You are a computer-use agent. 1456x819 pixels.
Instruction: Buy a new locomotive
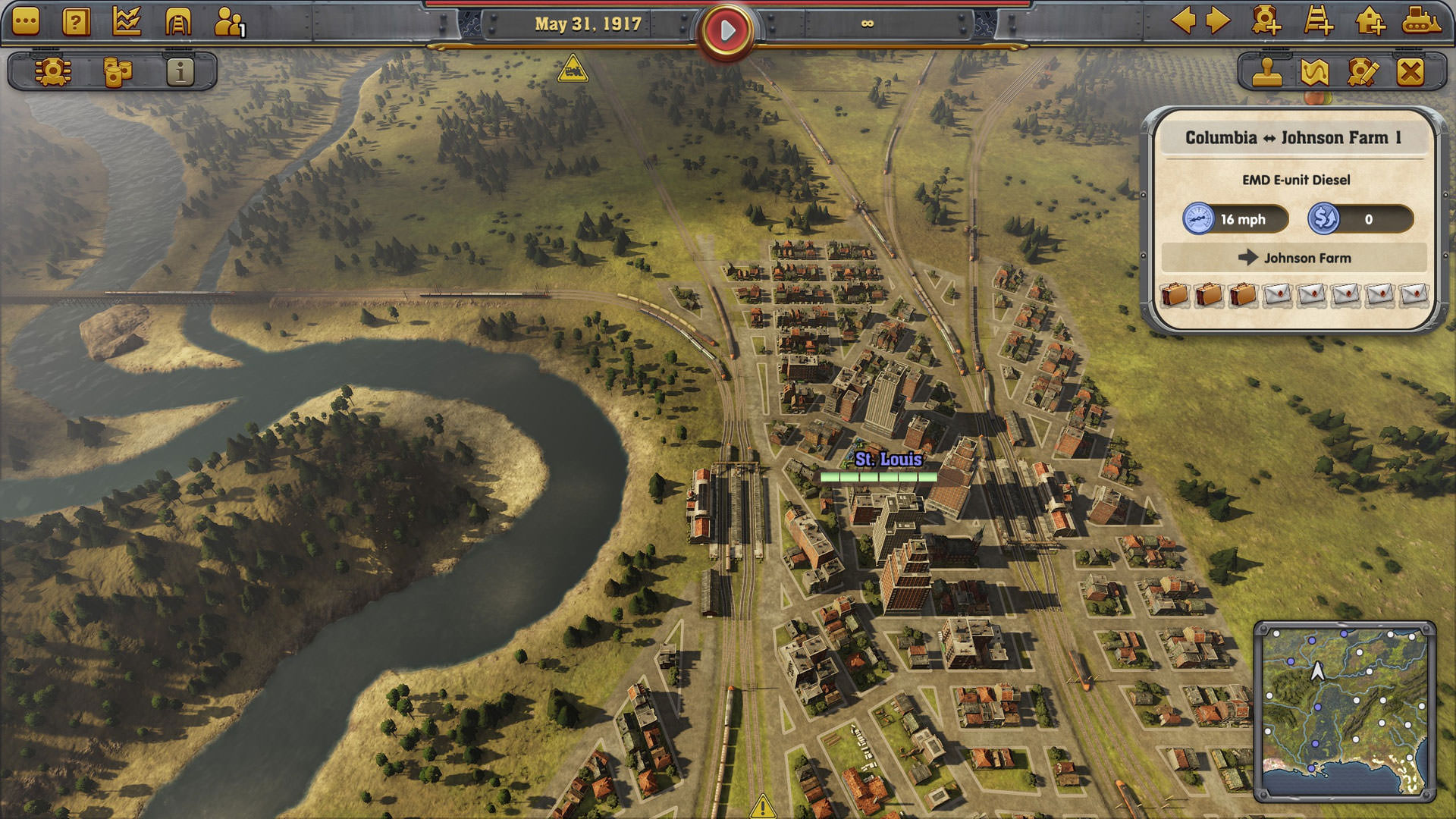coord(1266,20)
